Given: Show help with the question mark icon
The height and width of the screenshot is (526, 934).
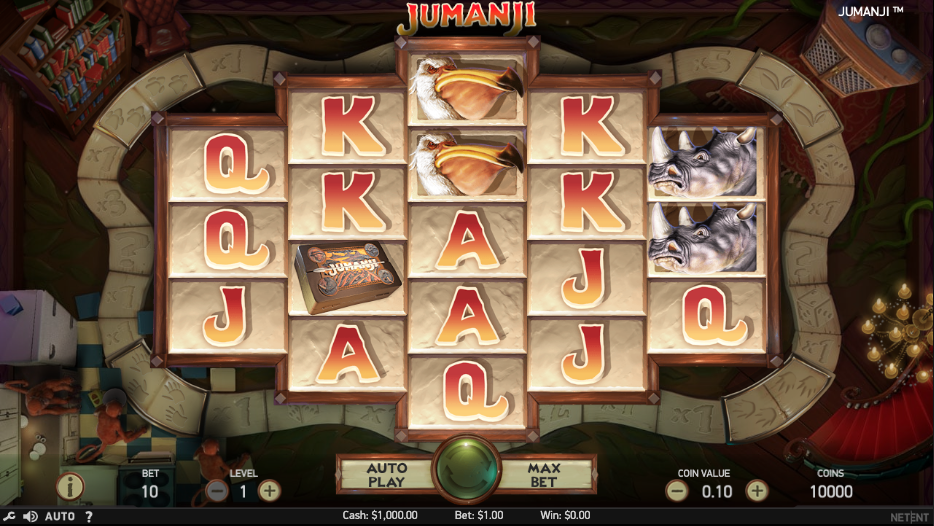Looking at the screenshot, I should (x=89, y=517).
